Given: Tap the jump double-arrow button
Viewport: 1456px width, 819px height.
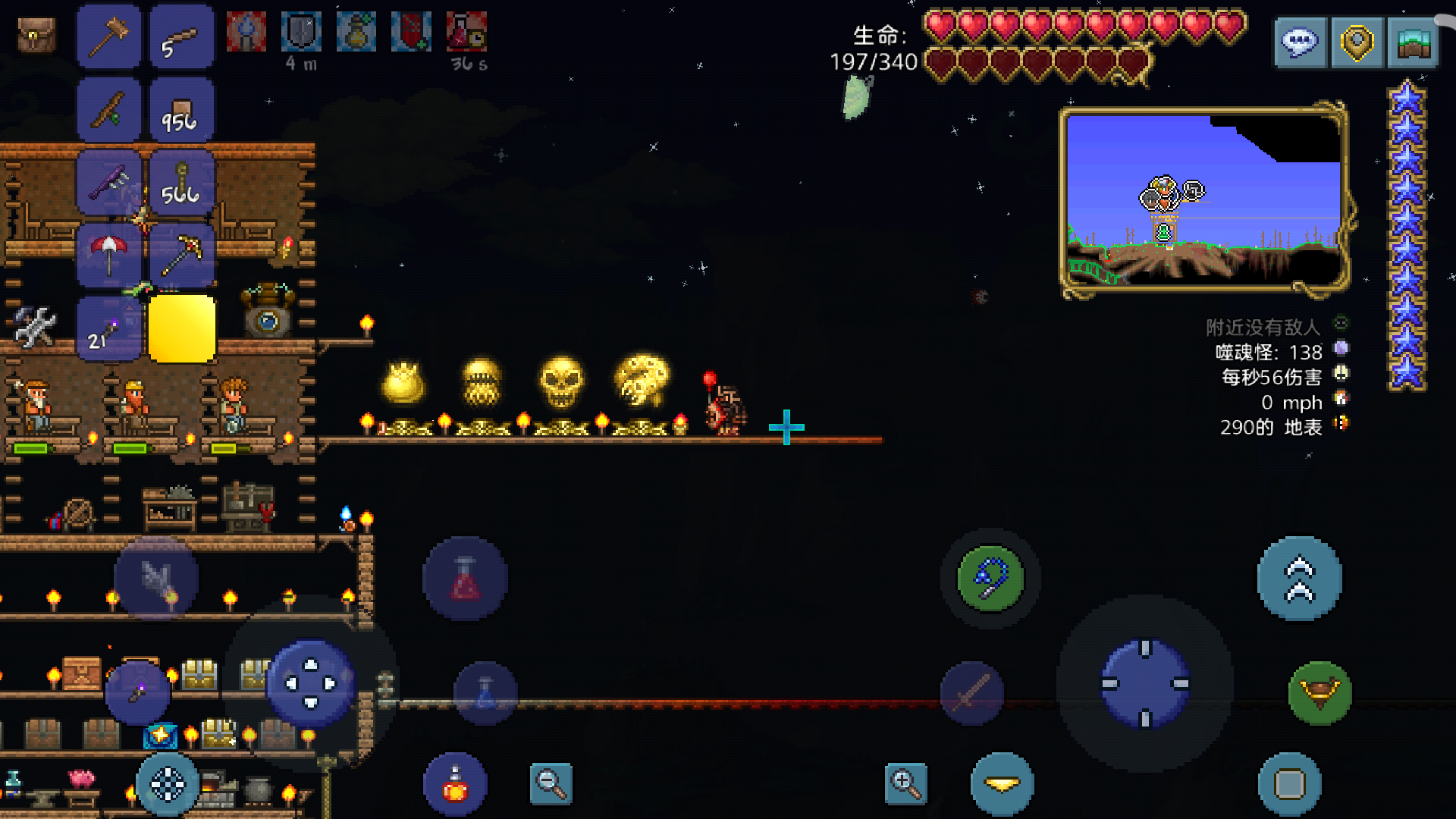Looking at the screenshot, I should coord(1299,579).
